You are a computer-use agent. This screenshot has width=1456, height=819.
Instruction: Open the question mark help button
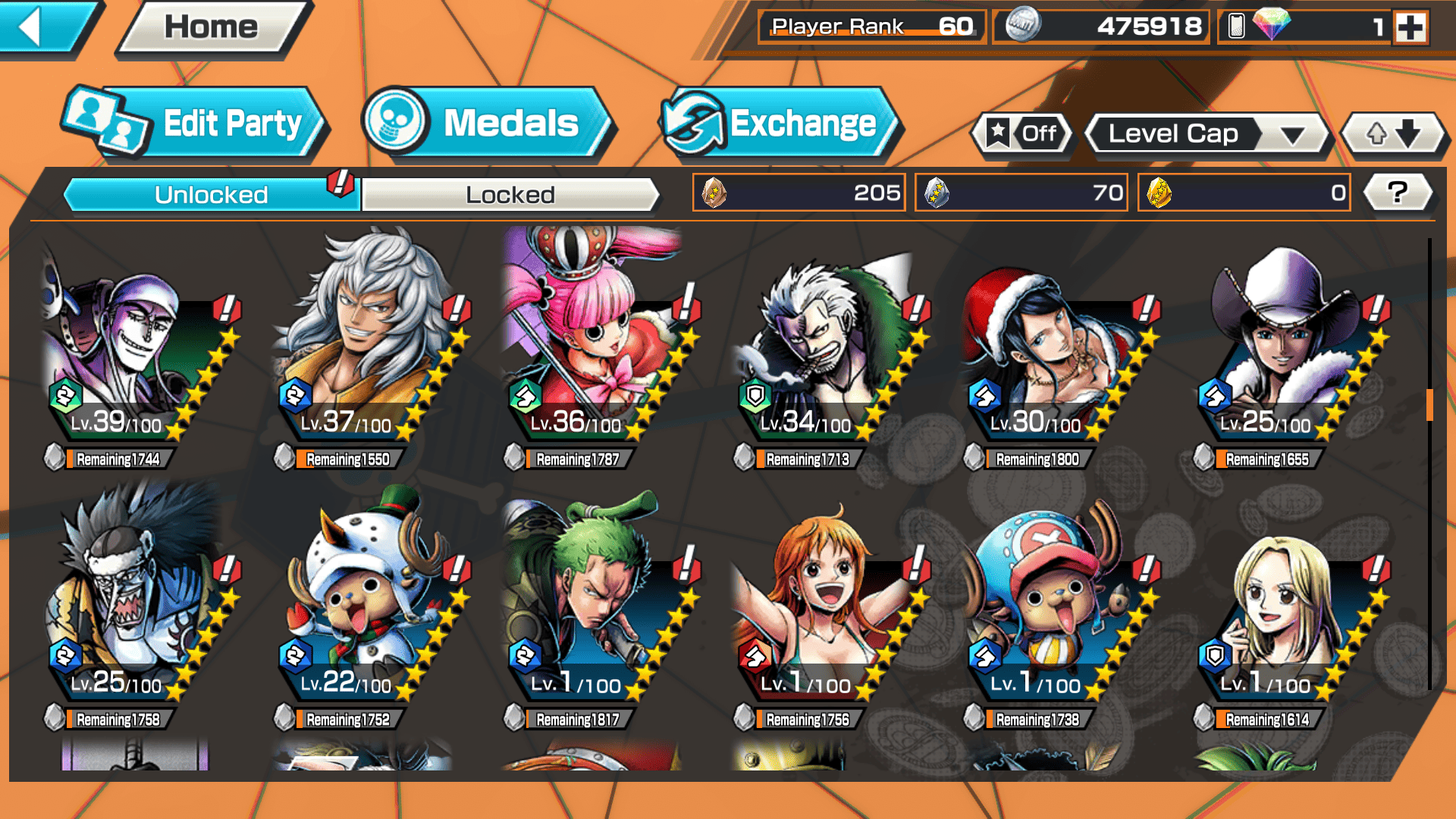pyautogui.click(x=1397, y=193)
